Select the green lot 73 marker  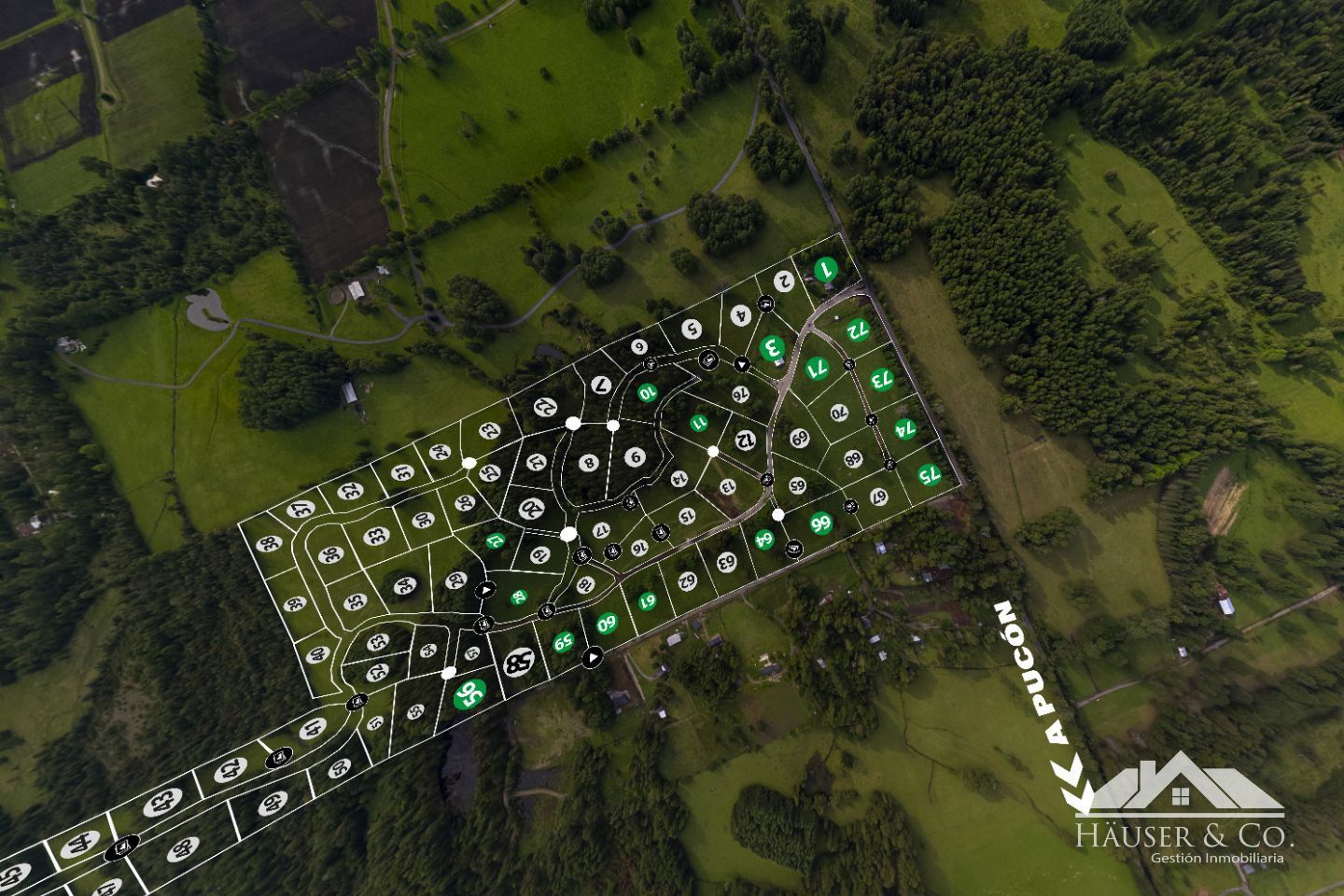click(x=881, y=379)
